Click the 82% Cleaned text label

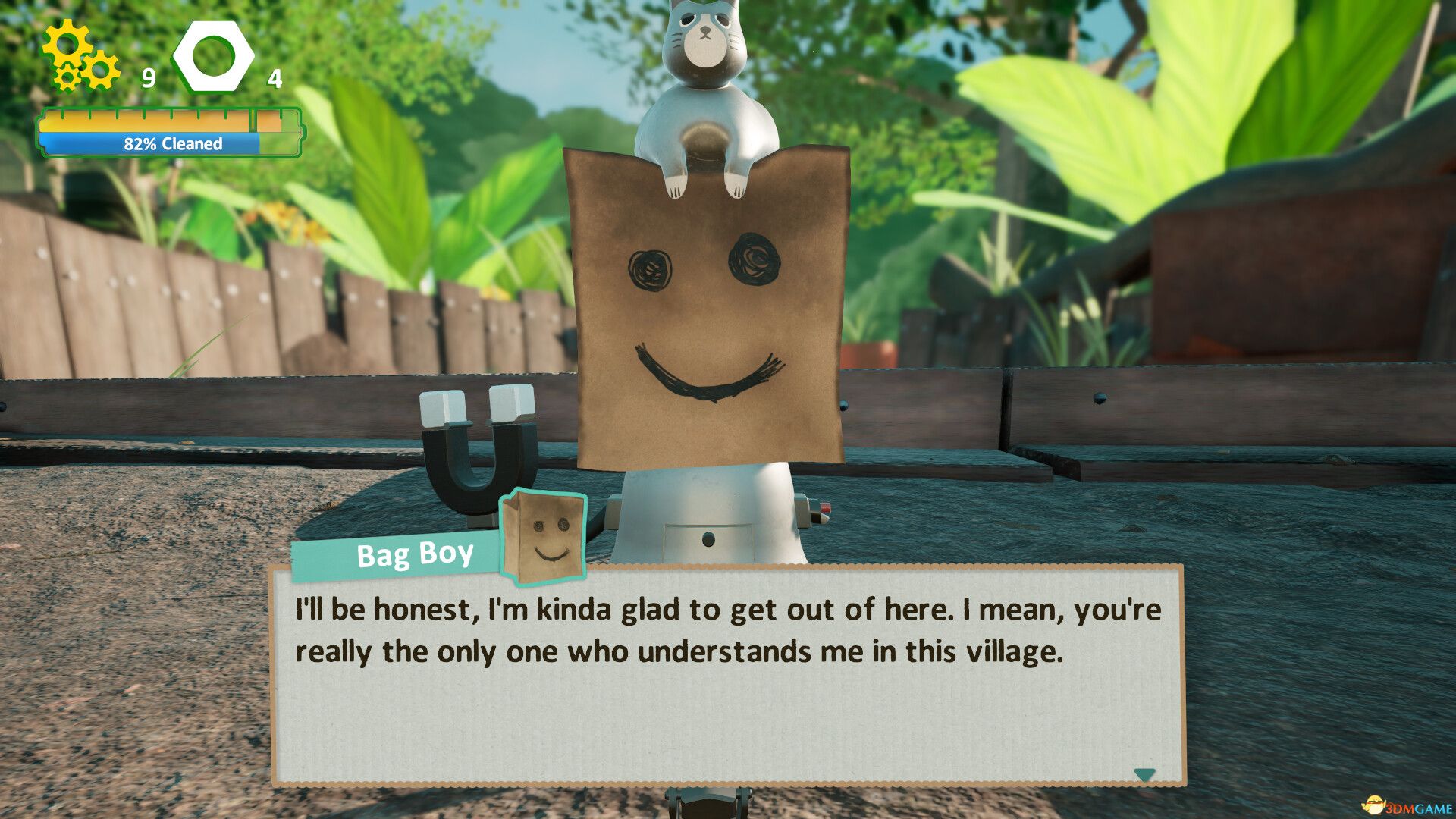tap(173, 143)
